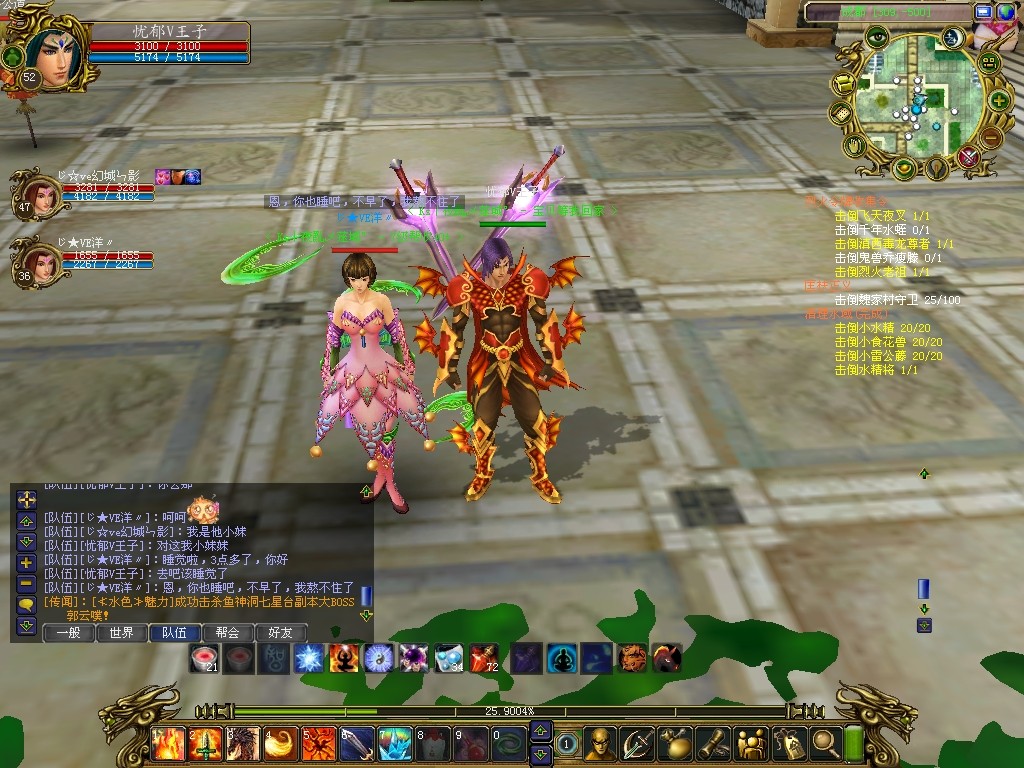Image resolution: width=1024 pixels, height=768 pixels.
Task: Select the 一般 chat tab
Action: (x=69, y=632)
